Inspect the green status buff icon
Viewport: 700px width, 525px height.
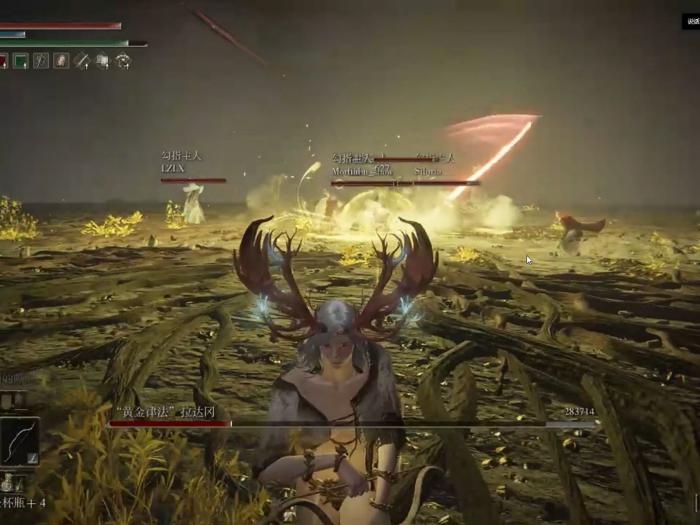pos(20,61)
